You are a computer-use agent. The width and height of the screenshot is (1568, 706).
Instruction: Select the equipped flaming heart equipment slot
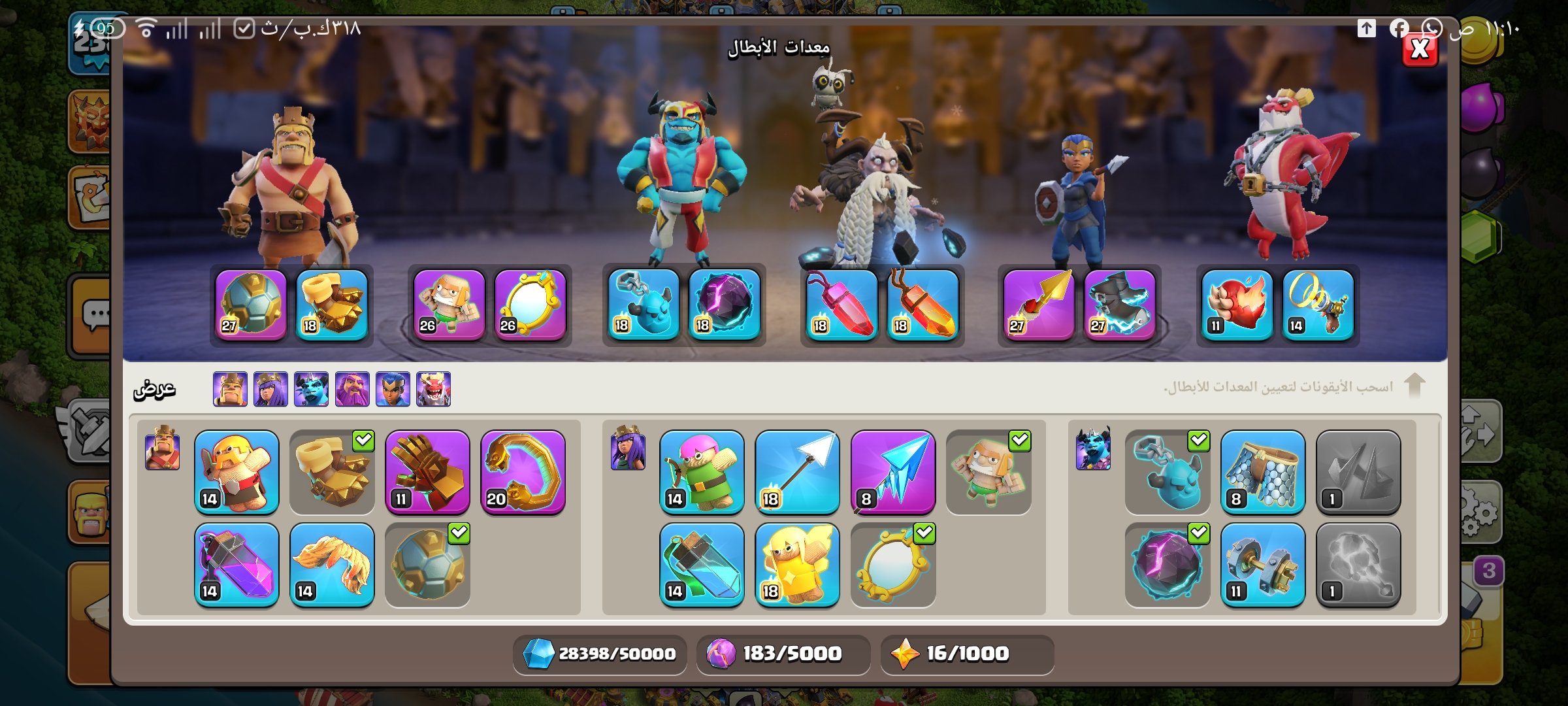[x=1237, y=305]
